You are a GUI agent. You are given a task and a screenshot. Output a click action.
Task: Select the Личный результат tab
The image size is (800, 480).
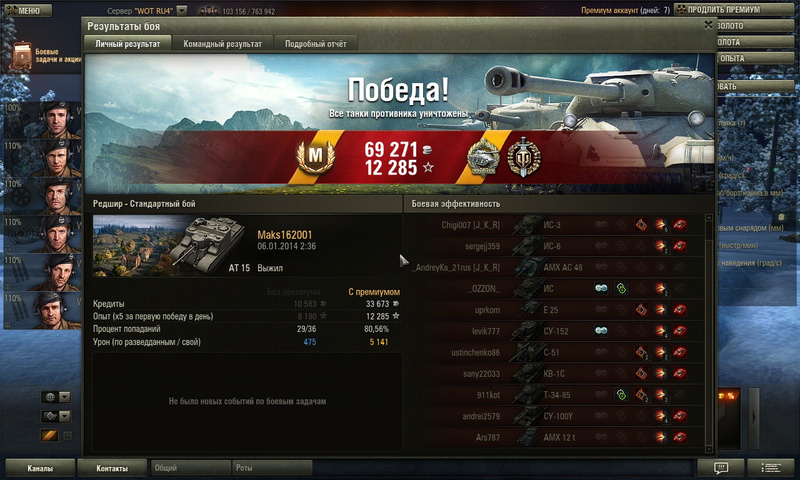(127, 44)
